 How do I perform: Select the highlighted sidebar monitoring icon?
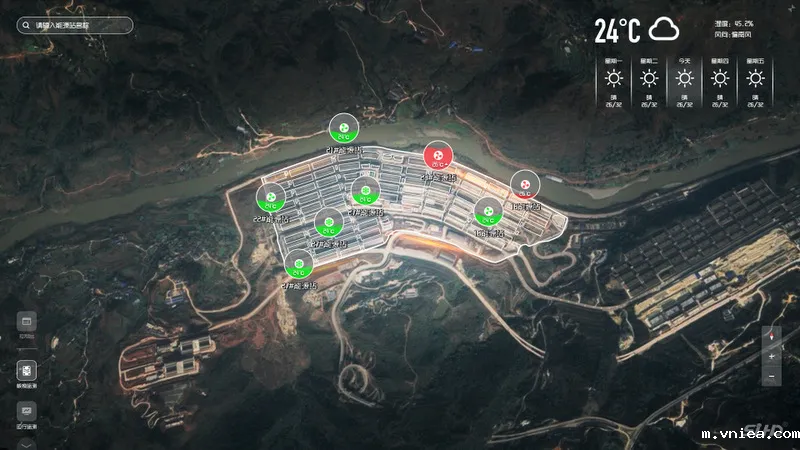[x=27, y=370]
